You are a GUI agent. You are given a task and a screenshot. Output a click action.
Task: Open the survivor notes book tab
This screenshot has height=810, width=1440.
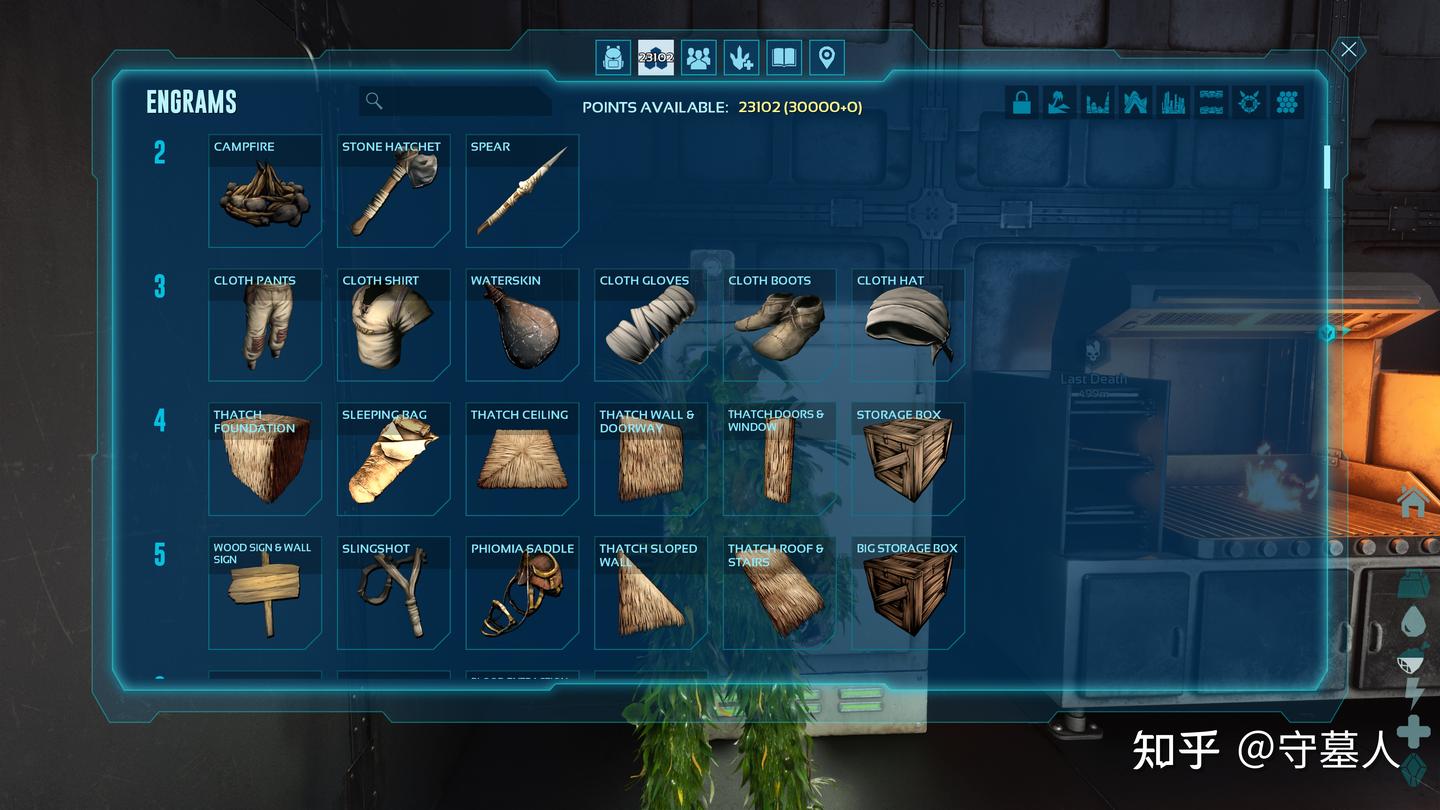[784, 58]
